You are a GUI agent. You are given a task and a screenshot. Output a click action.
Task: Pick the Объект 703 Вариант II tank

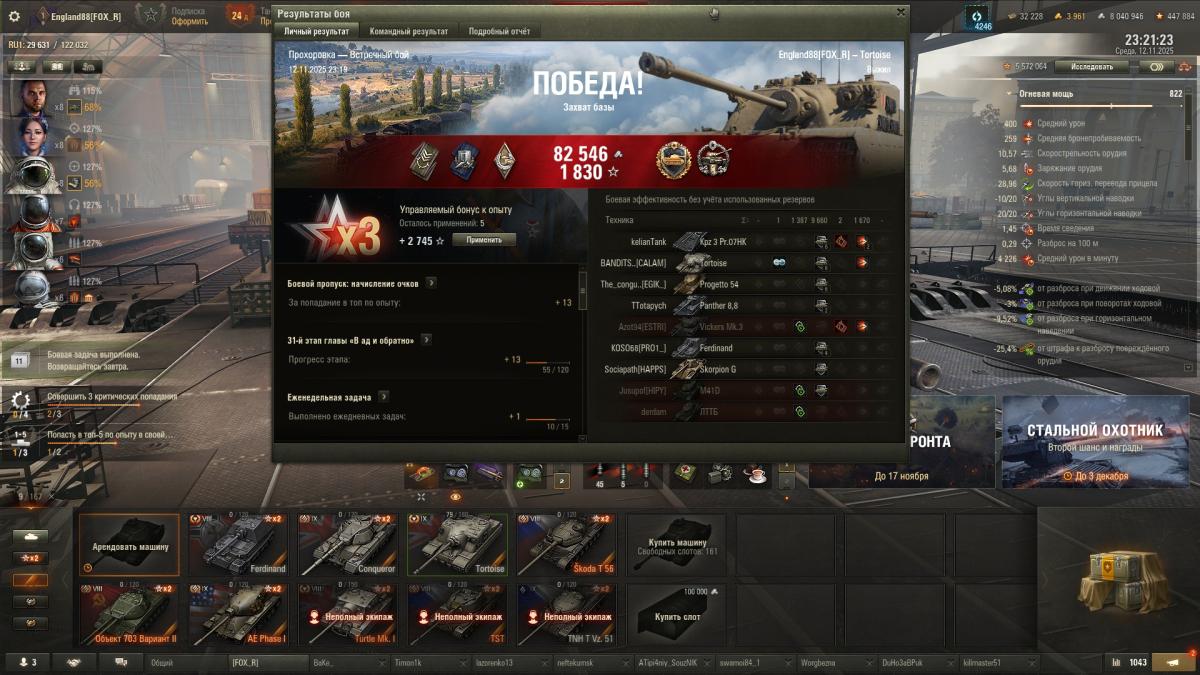click(x=130, y=614)
